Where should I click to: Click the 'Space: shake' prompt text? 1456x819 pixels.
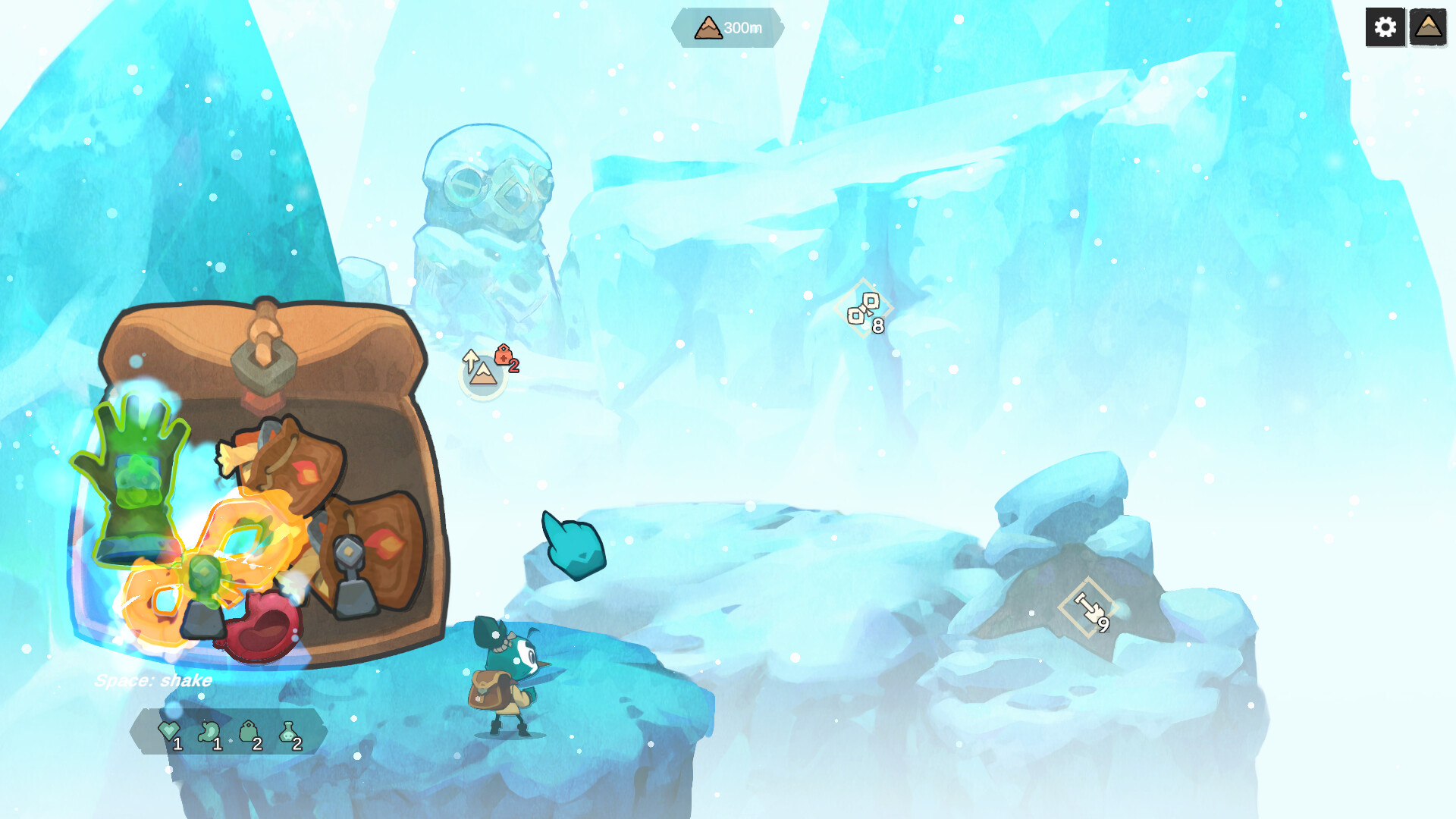(153, 681)
